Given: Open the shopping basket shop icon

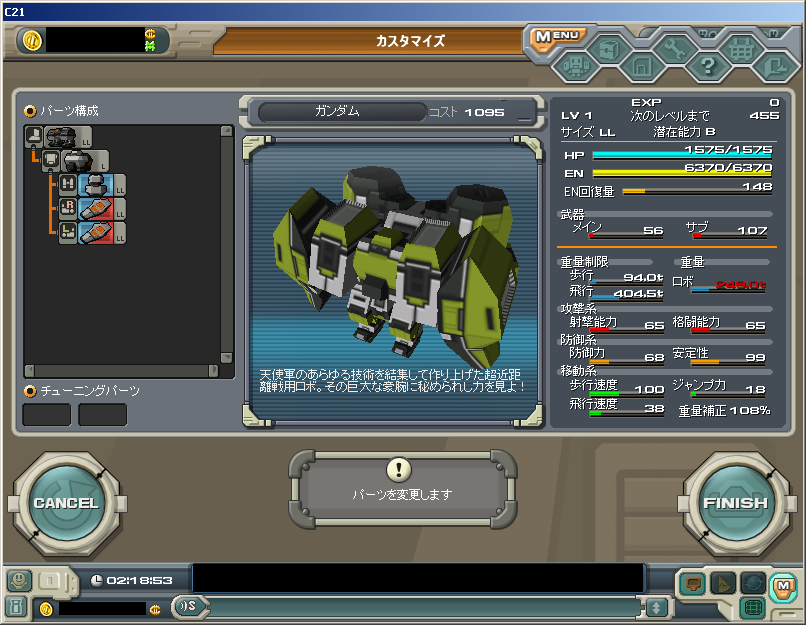Looking at the screenshot, I should (741, 48).
